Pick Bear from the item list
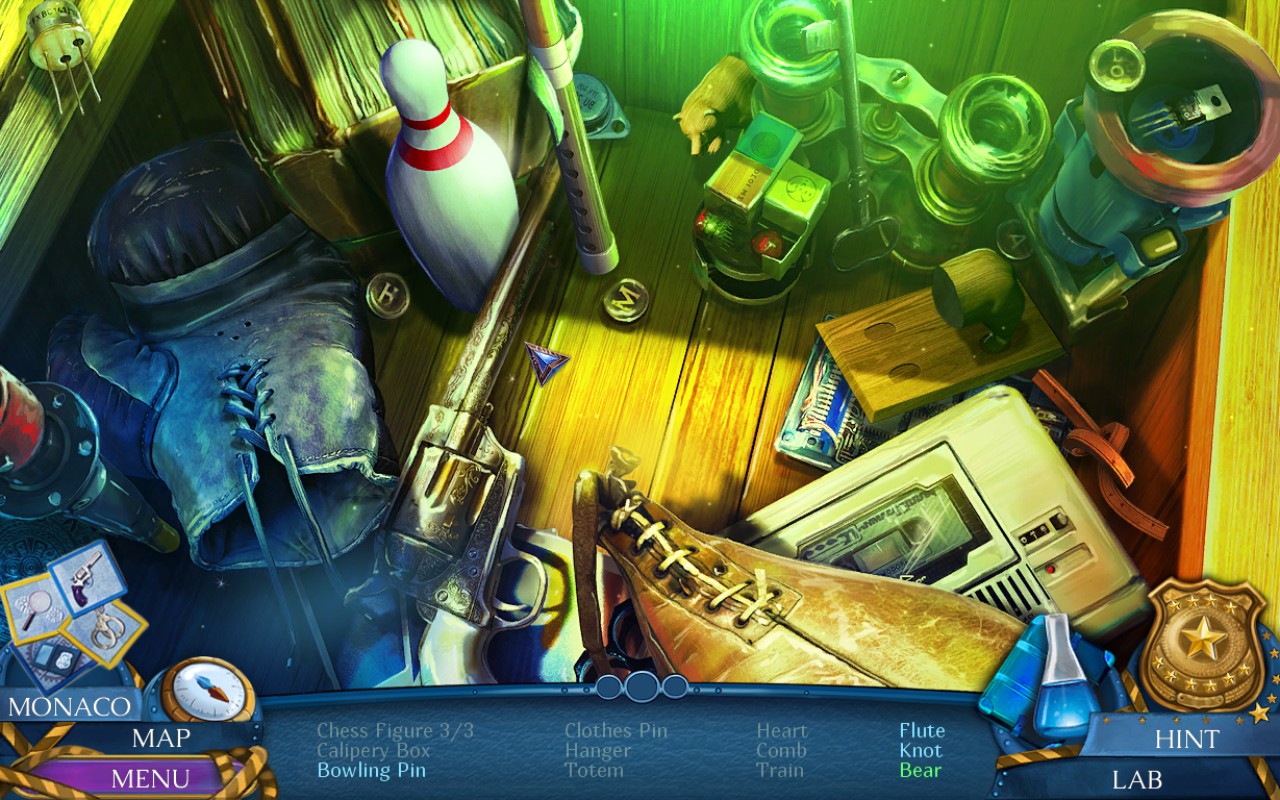 tap(920, 770)
